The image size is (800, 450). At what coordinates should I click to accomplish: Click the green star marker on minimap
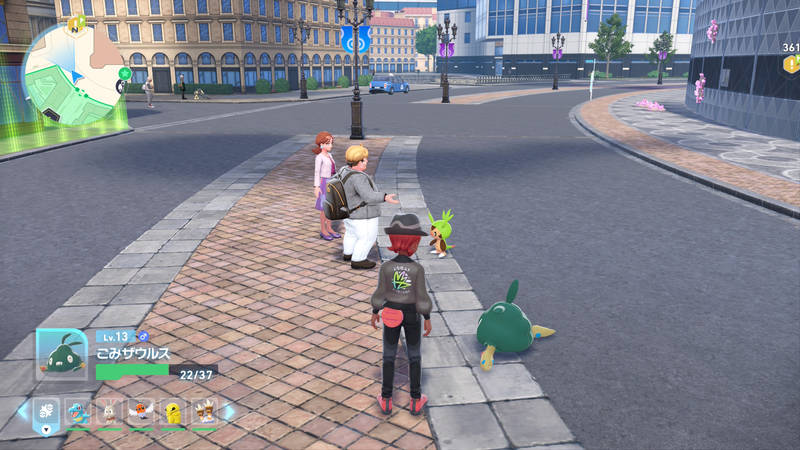[x=124, y=73]
